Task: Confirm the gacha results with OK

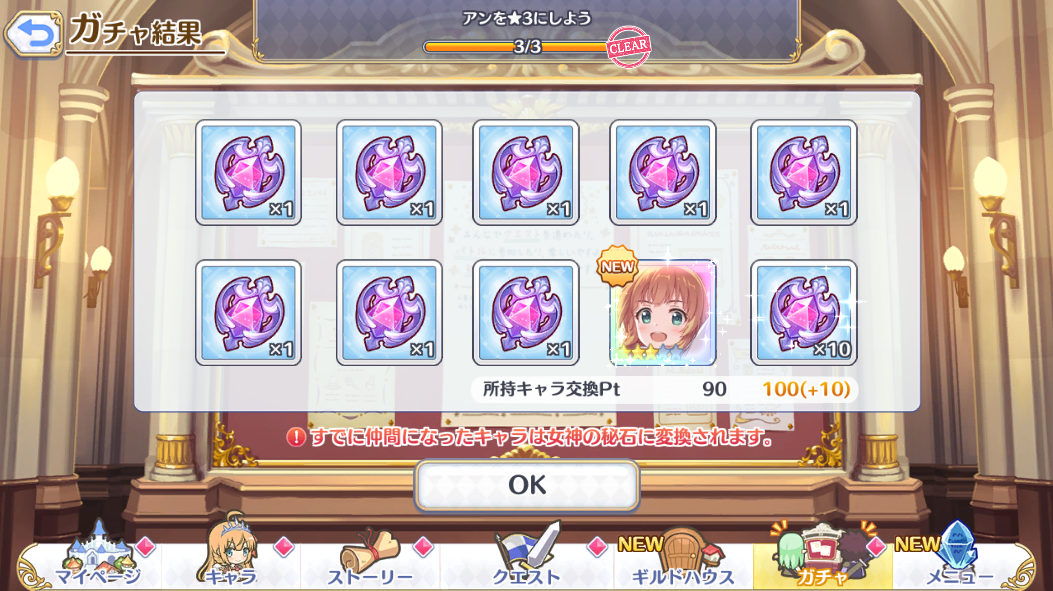Action: click(527, 485)
